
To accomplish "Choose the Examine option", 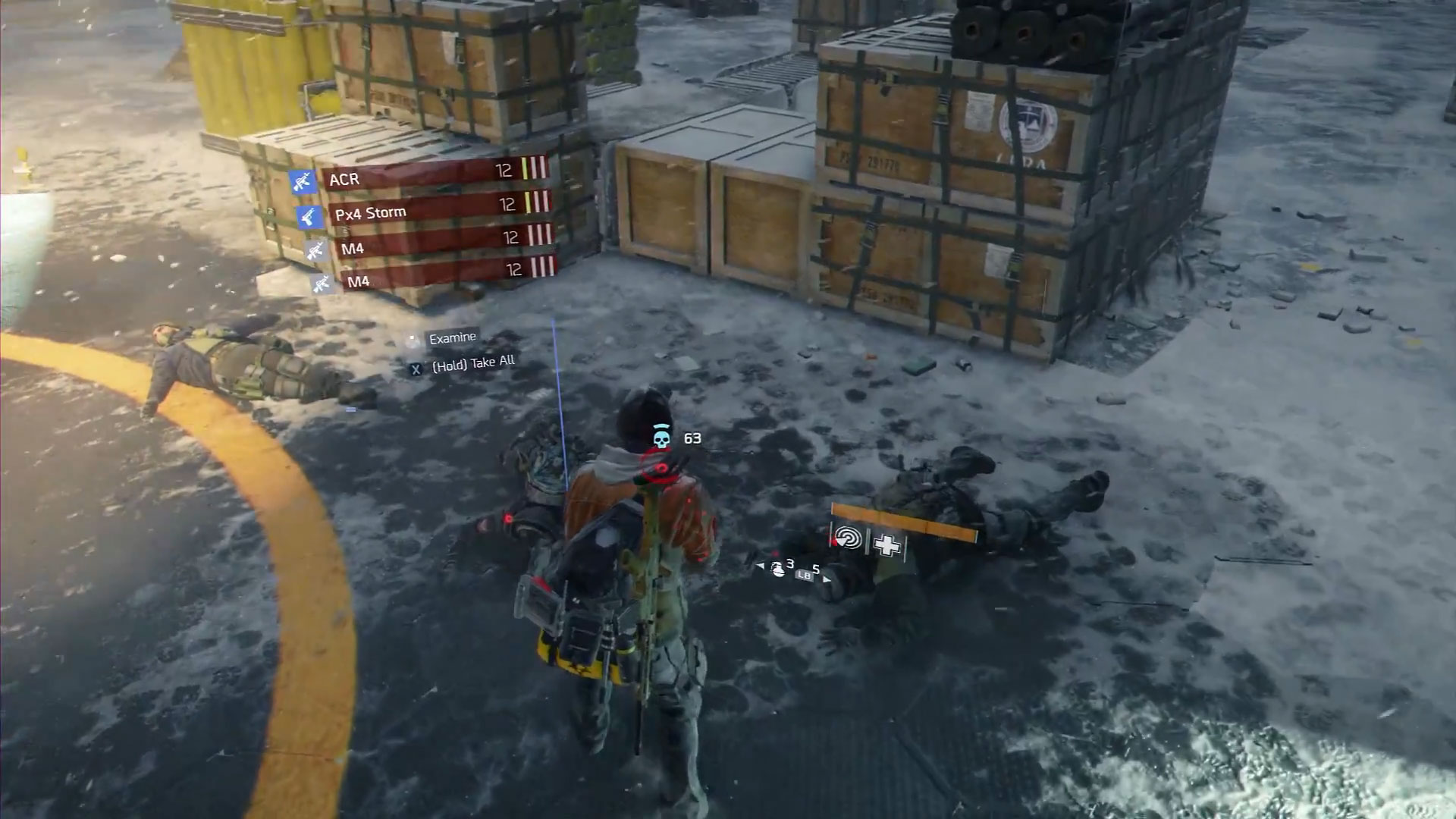I will tap(452, 338).
